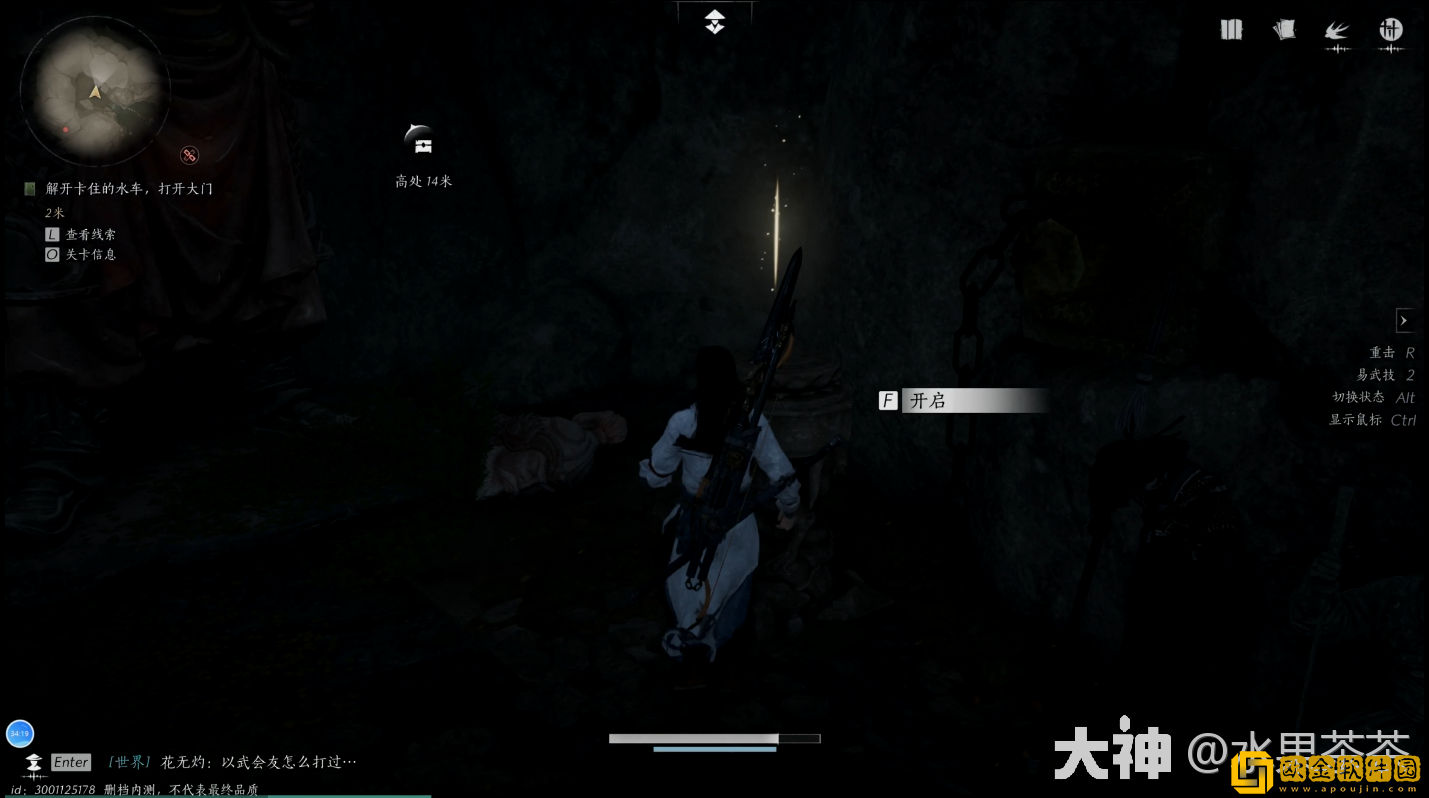
Task: Open the book icon menu
Action: pyautogui.click(x=1231, y=30)
